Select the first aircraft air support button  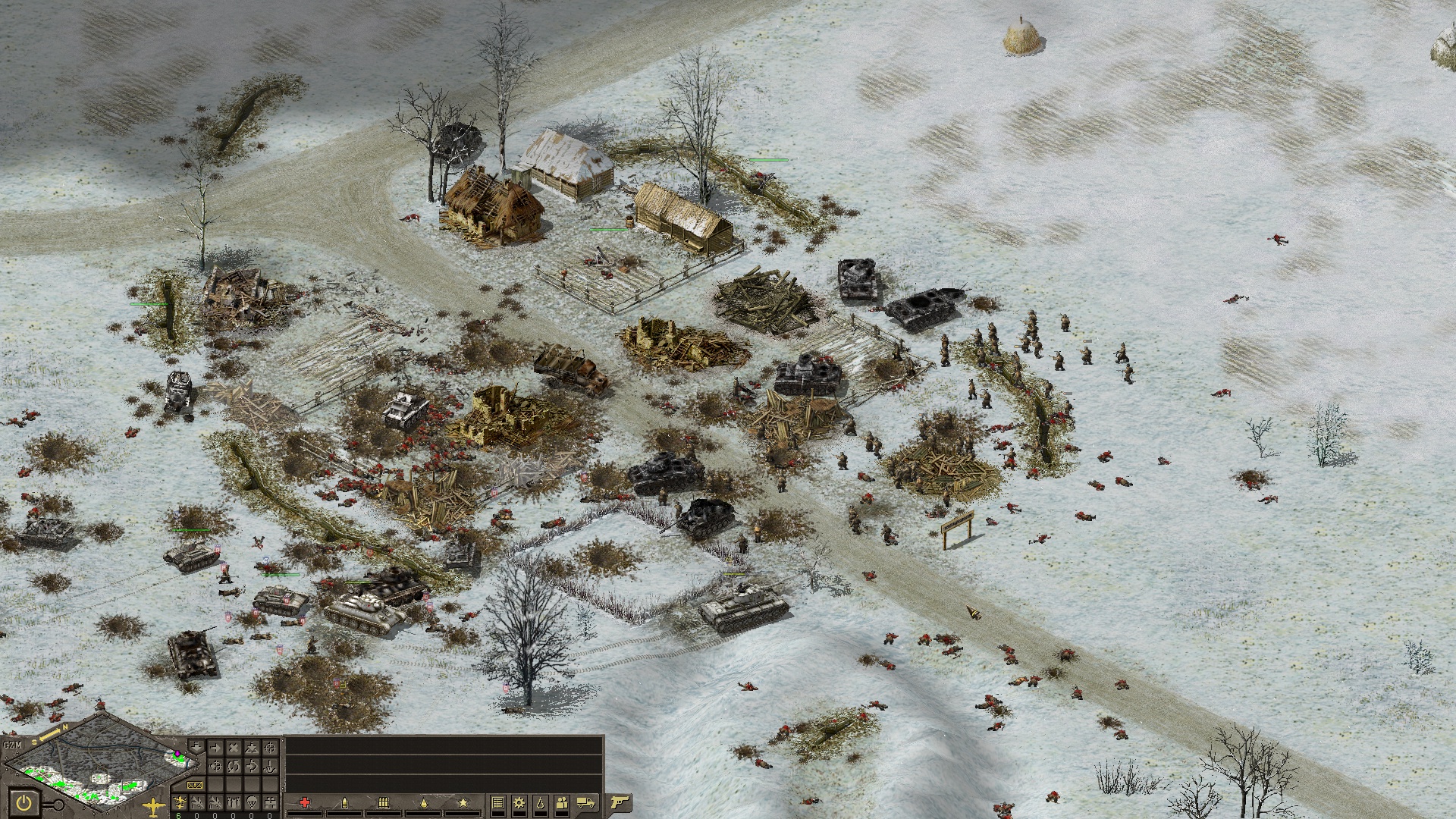[180, 802]
